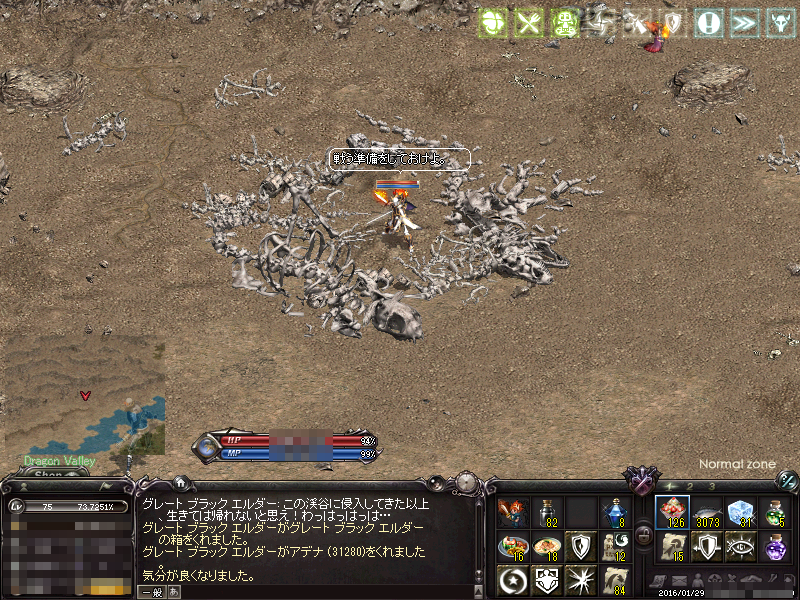Click the Shop button below the minimap
Screen dimensions: 800x600
coord(48,477)
